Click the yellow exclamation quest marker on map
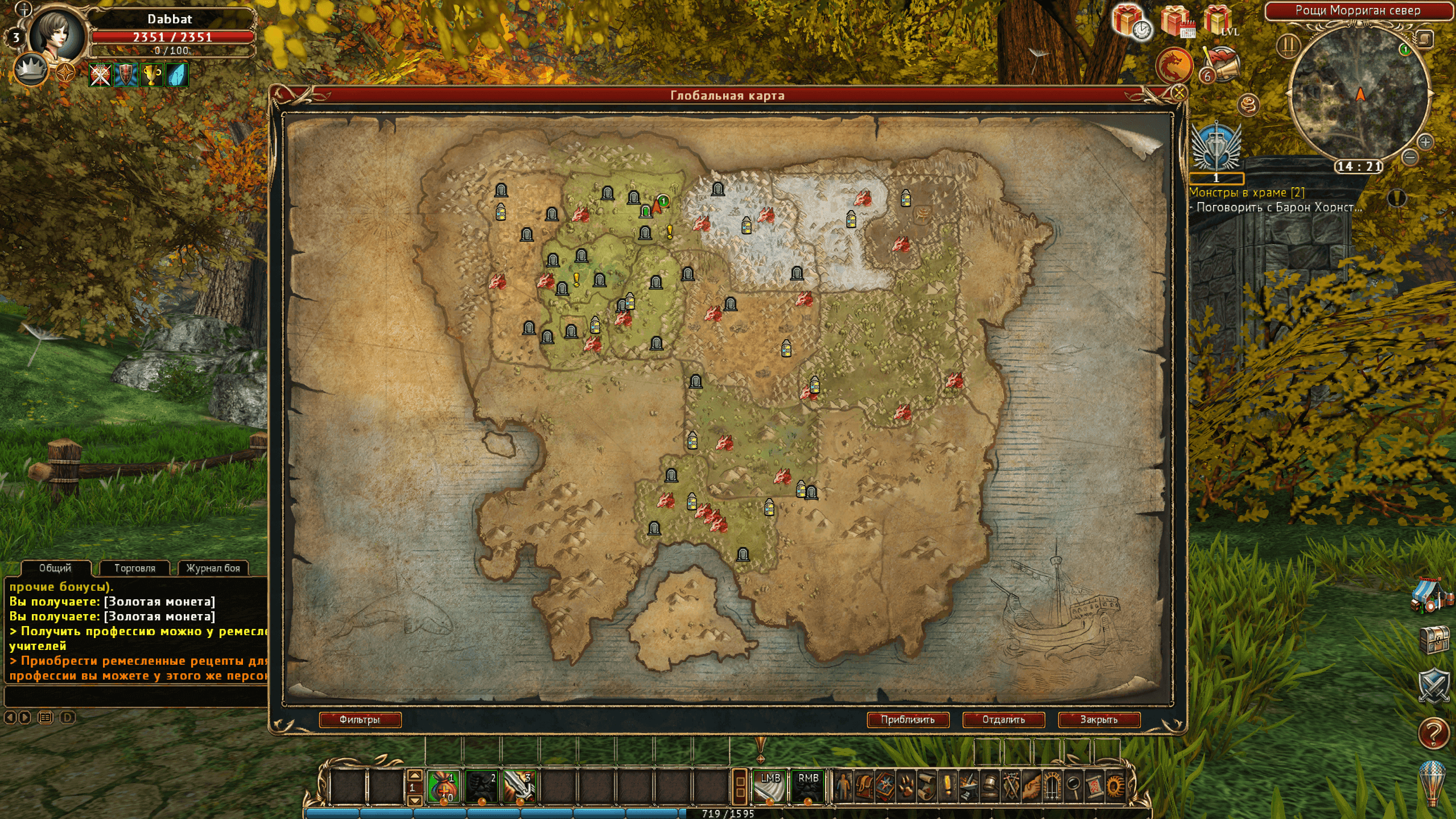 click(670, 231)
